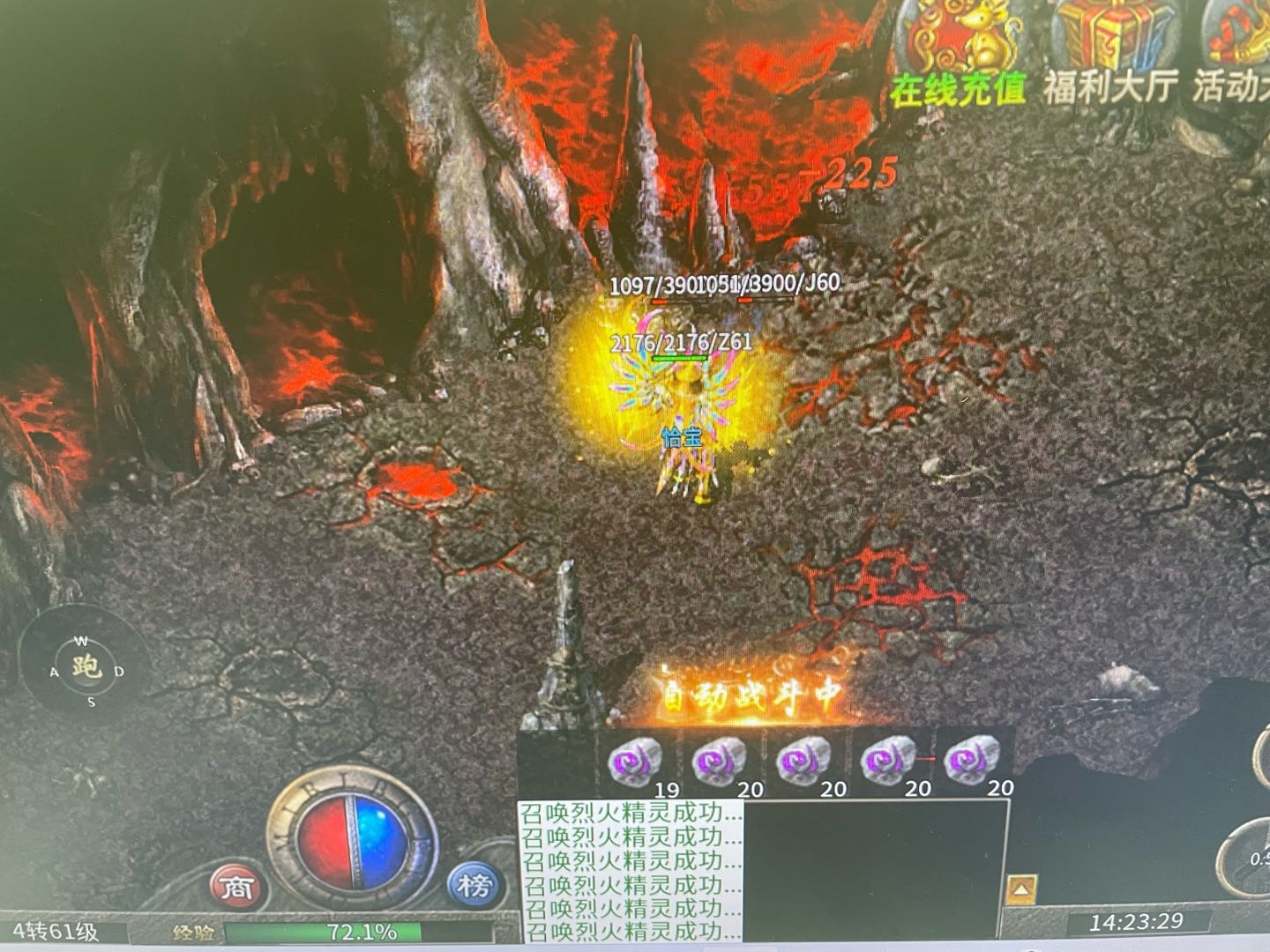
Task: Open the rankings with the blue 榜 button
Action: (474, 885)
